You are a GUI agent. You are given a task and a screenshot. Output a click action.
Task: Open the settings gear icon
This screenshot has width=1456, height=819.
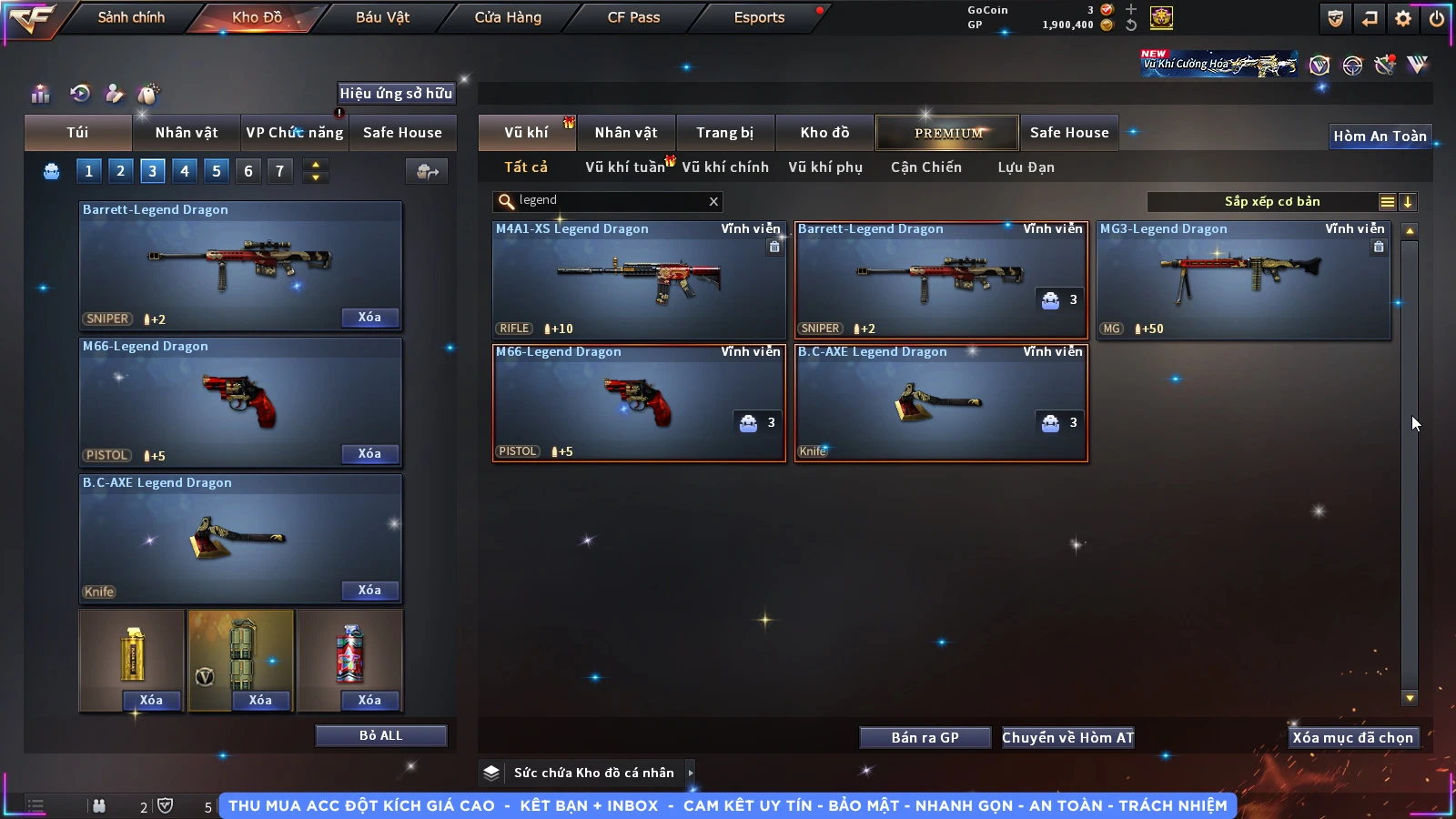coord(1403,18)
